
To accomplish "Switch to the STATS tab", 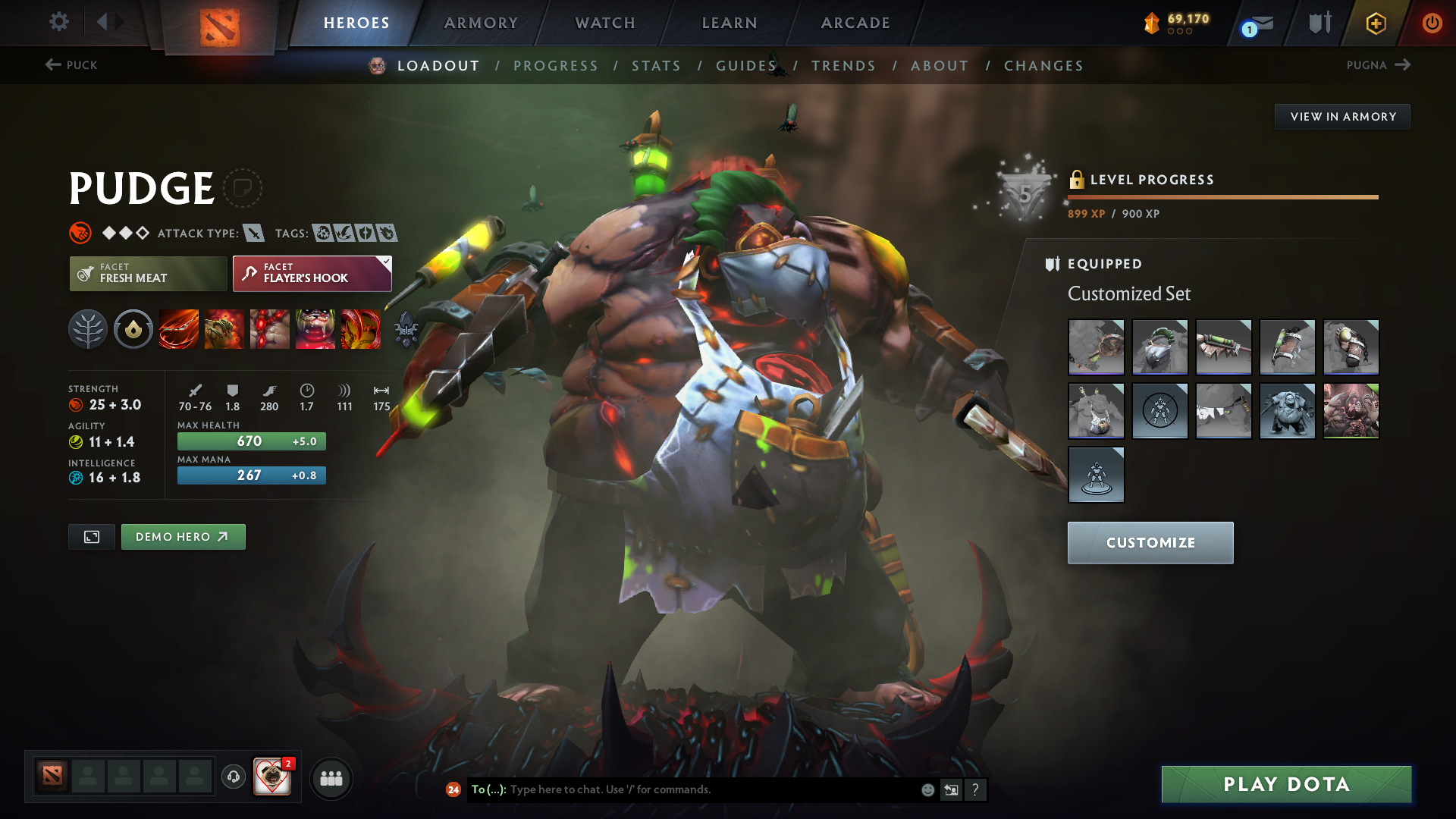I will [x=657, y=65].
